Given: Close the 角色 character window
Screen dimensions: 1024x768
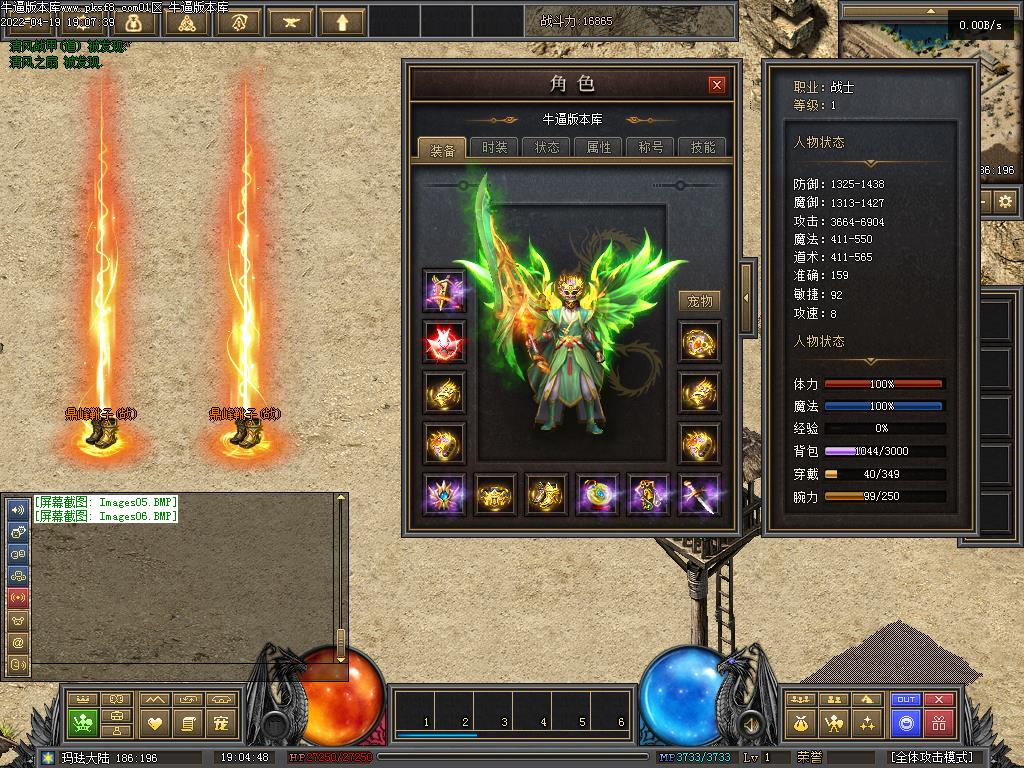Looking at the screenshot, I should pyautogui.click(x=717, y=85).
